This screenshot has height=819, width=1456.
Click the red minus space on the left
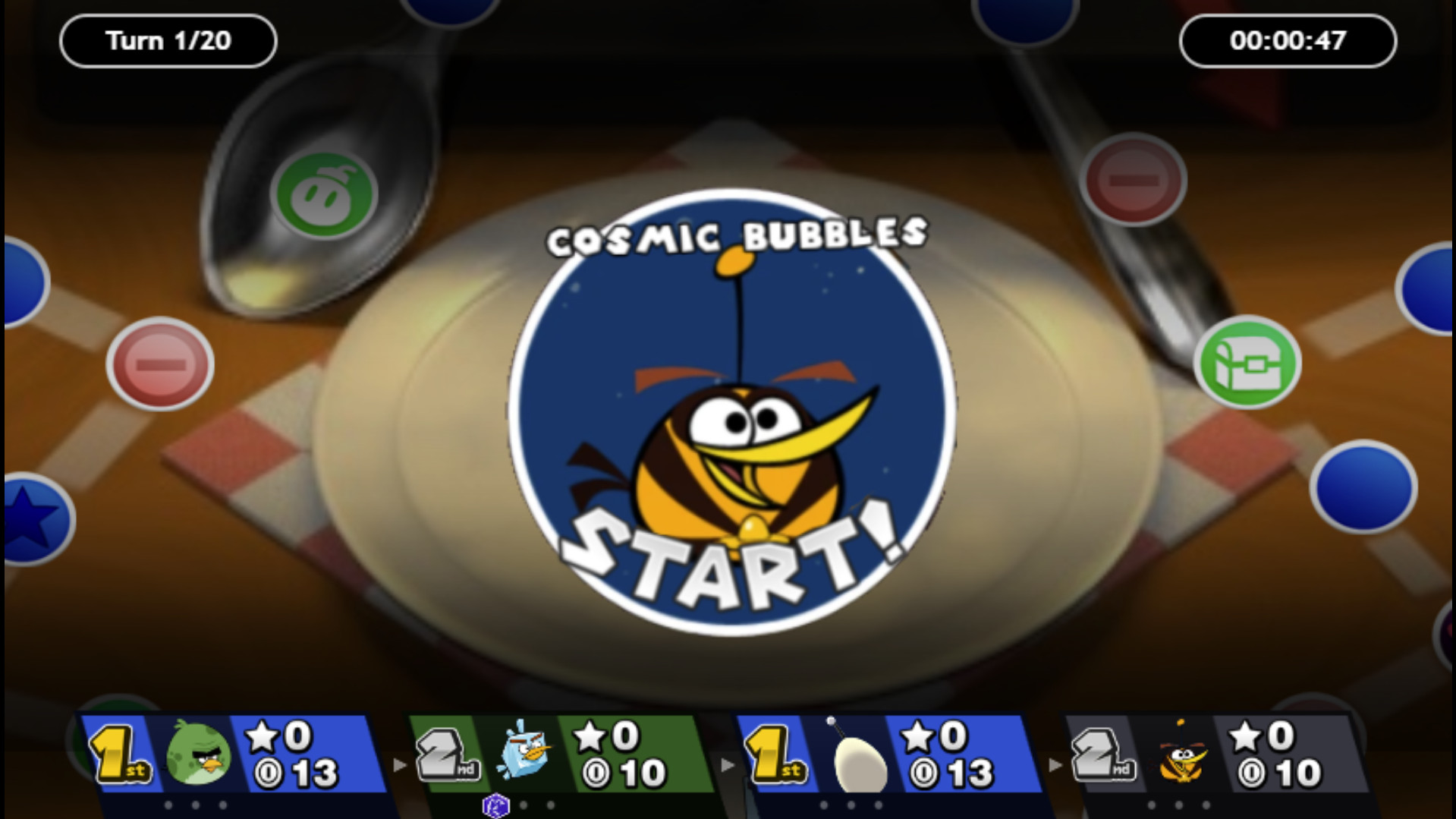pyautogui.click(x=159, y=365)
